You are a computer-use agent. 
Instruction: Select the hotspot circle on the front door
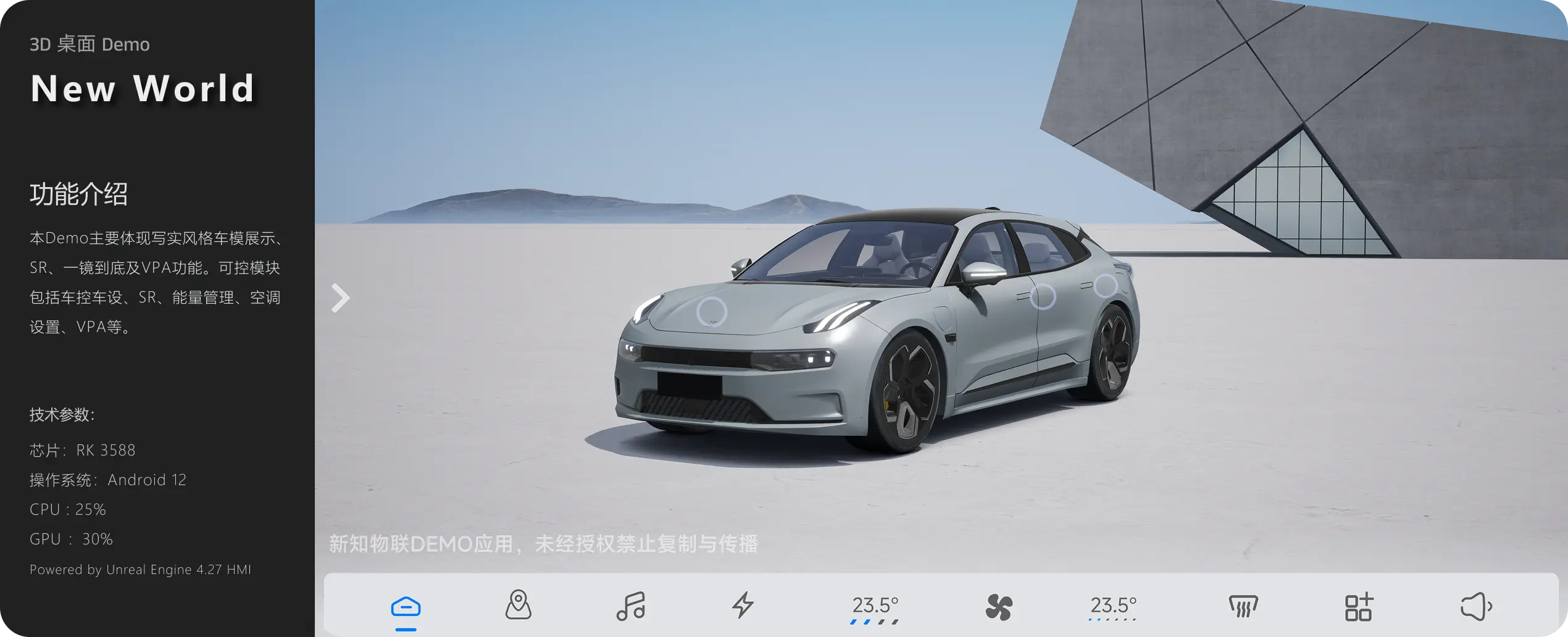coord(1043,296)
